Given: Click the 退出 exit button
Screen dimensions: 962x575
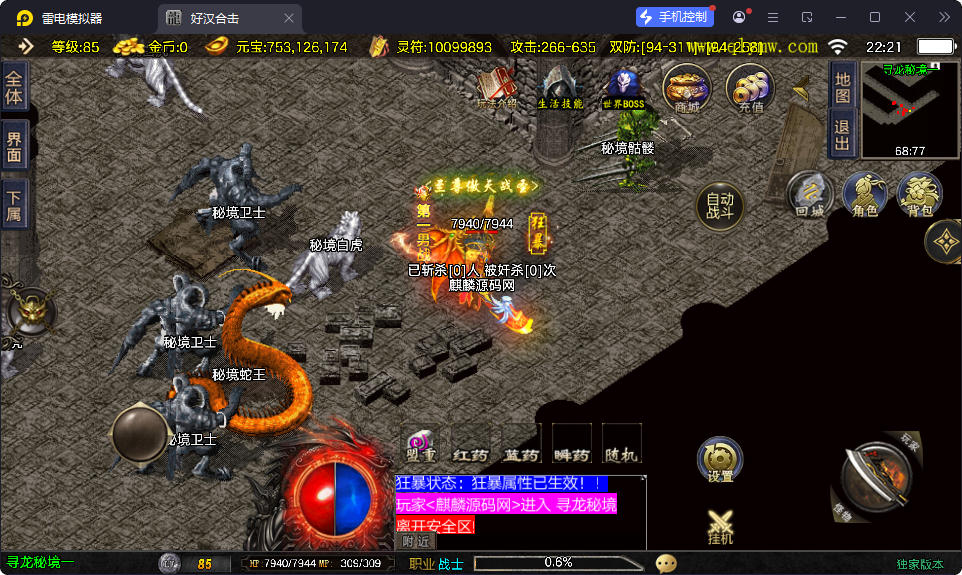Looking at the screenshot, I should coord(842,134).
